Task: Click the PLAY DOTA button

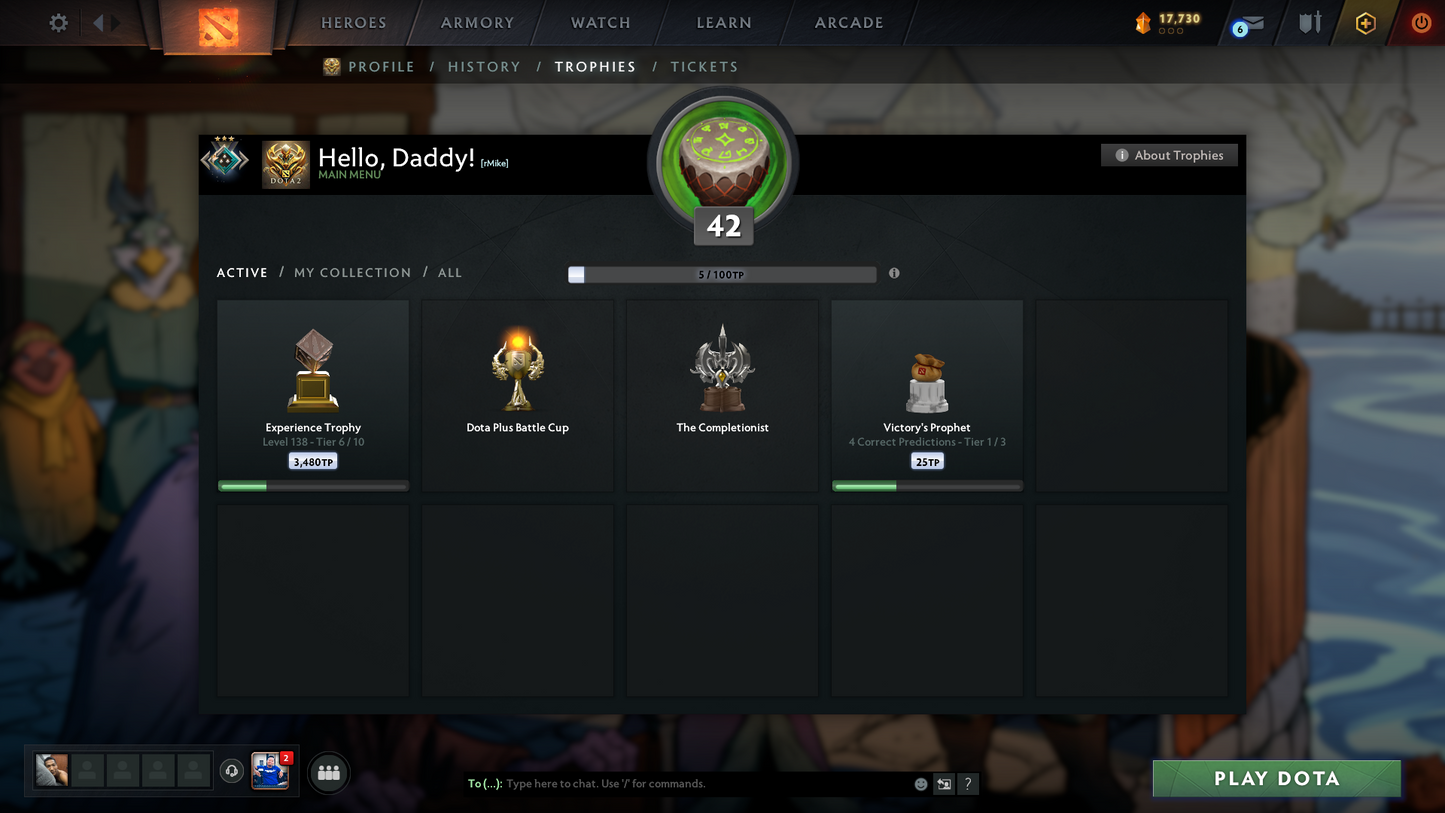Action: point(1276,778)
